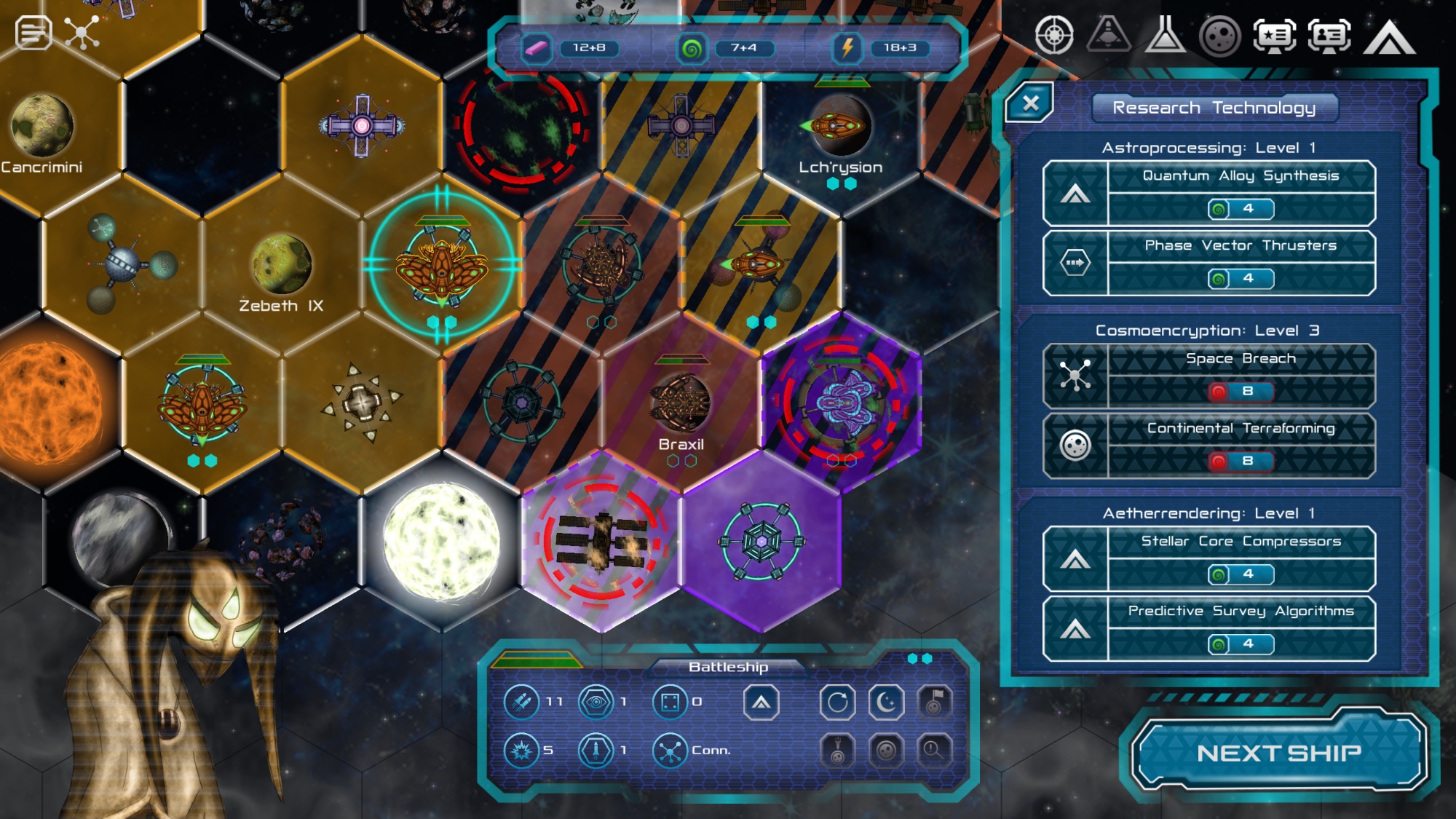Open the menu list icon
This screenshot has width=1456, height=819.
(x=33, y=33)
